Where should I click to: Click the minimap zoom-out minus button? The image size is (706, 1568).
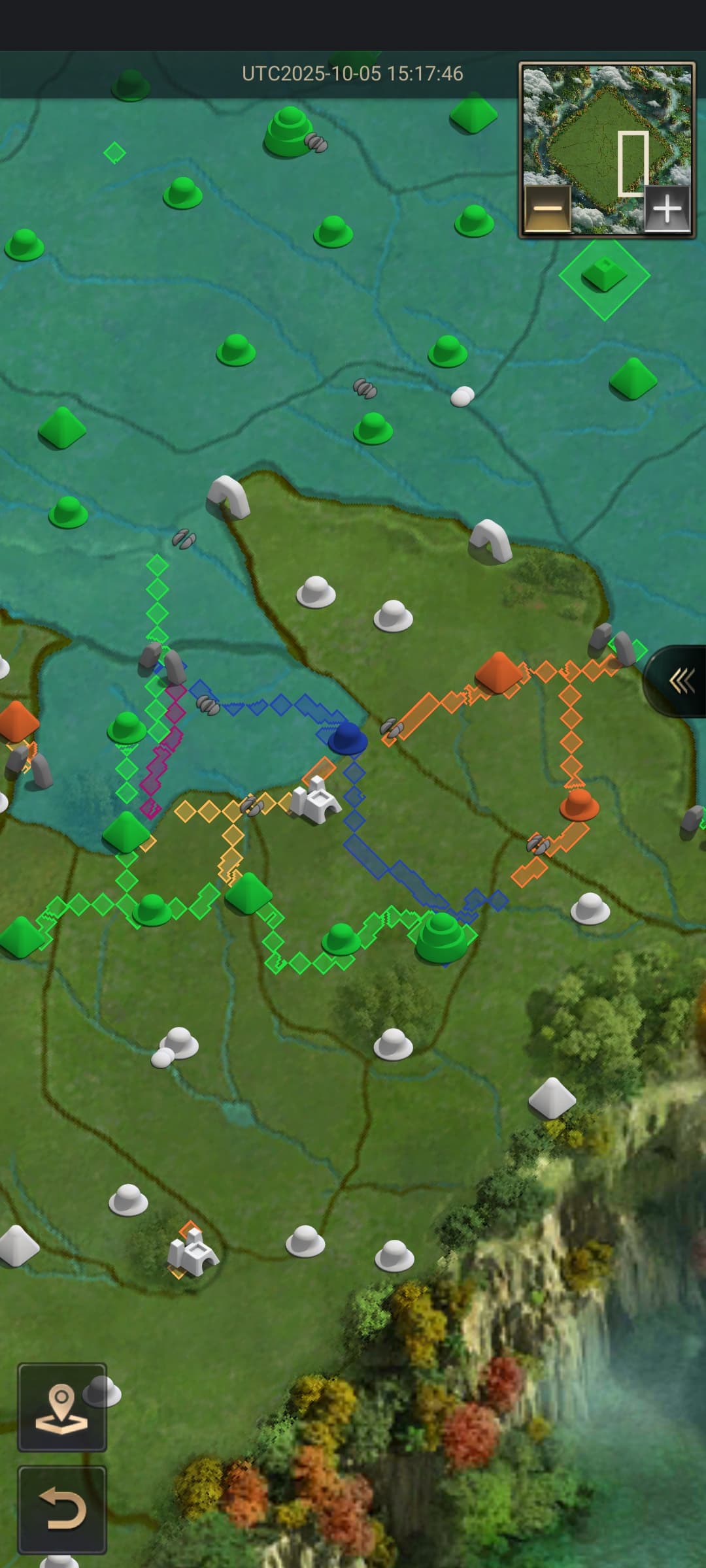548,208
